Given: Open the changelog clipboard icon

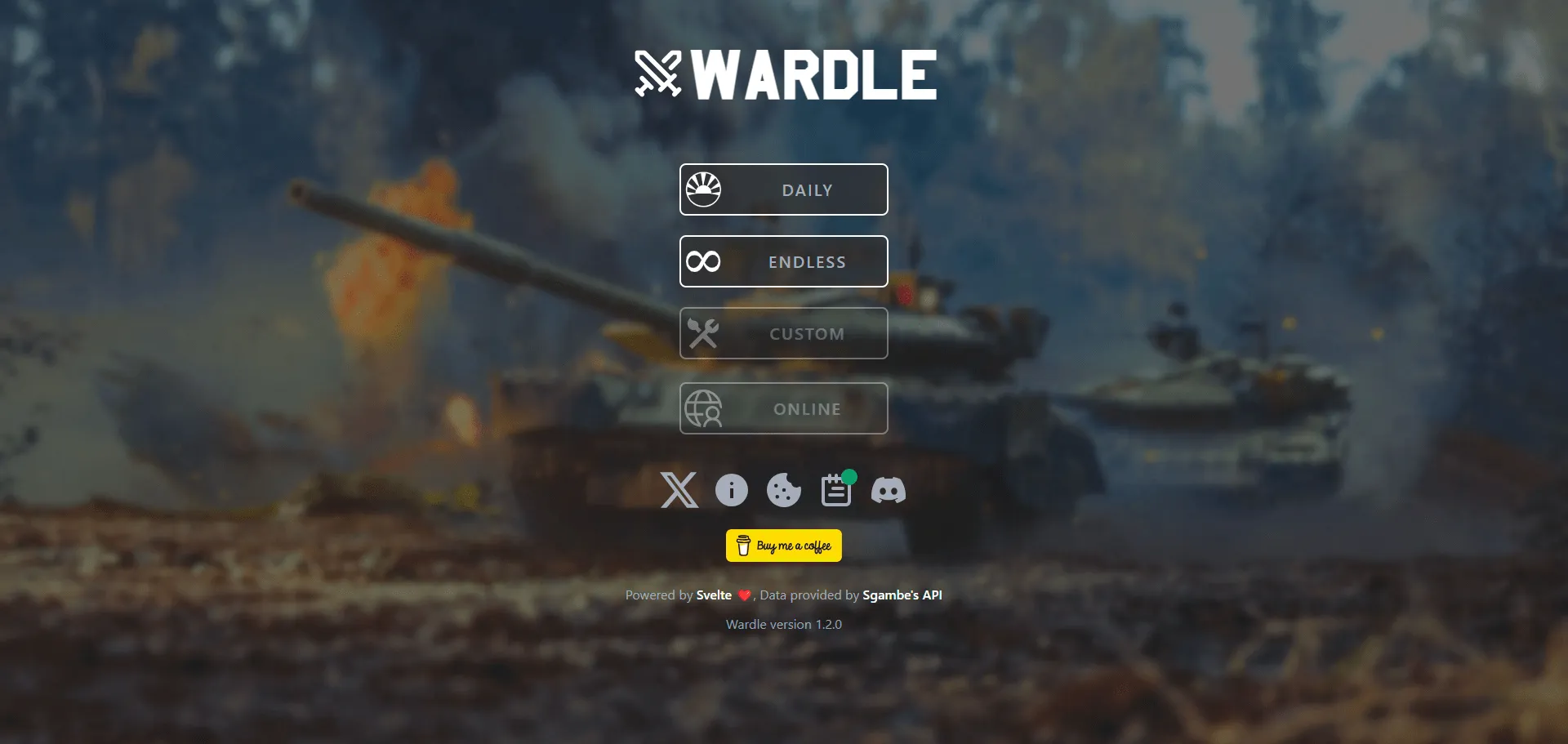Looking at the screenshot, I should tap(835, 491).
